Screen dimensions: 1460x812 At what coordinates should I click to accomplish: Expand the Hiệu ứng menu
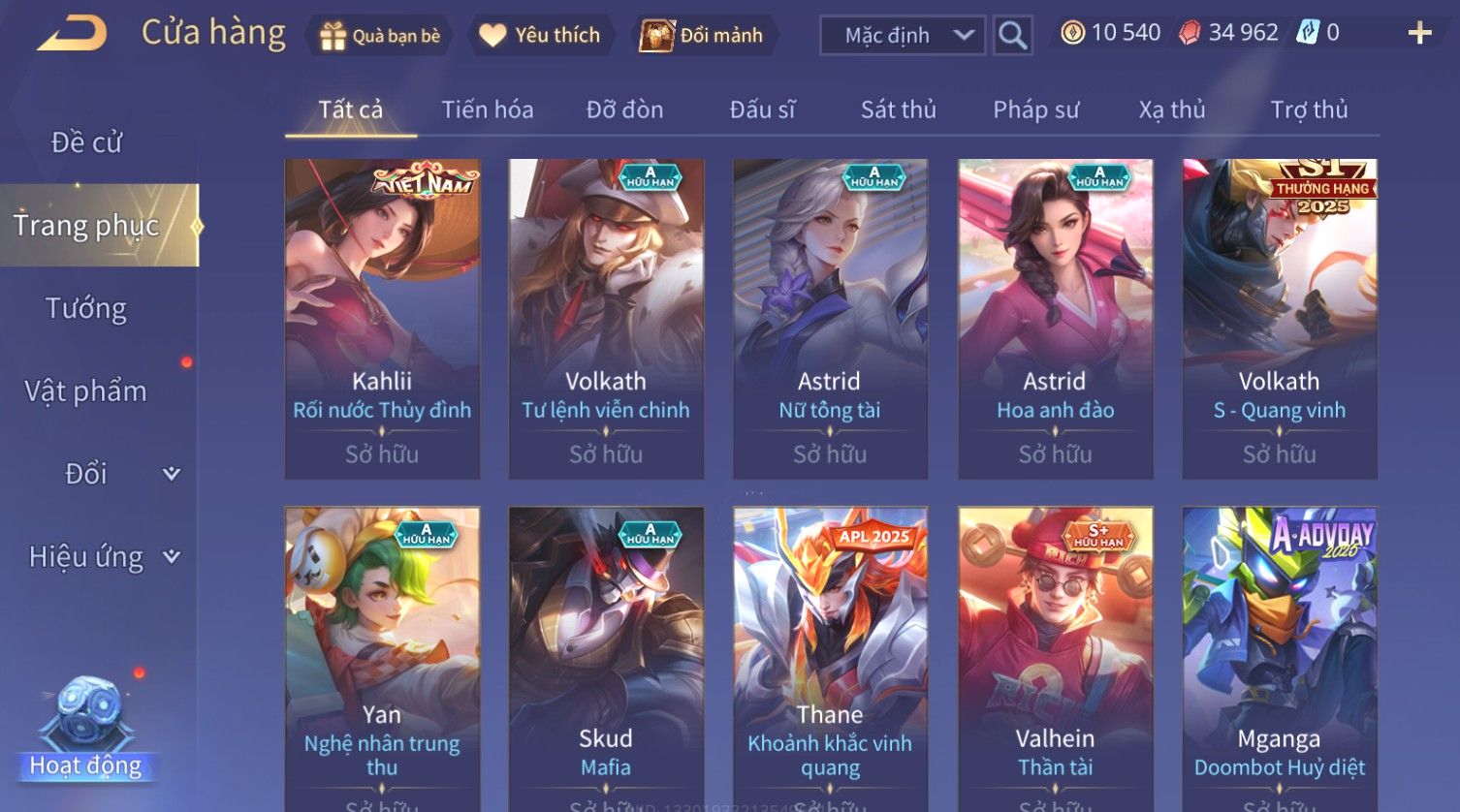pyautogui.click(x=103, y=556)
